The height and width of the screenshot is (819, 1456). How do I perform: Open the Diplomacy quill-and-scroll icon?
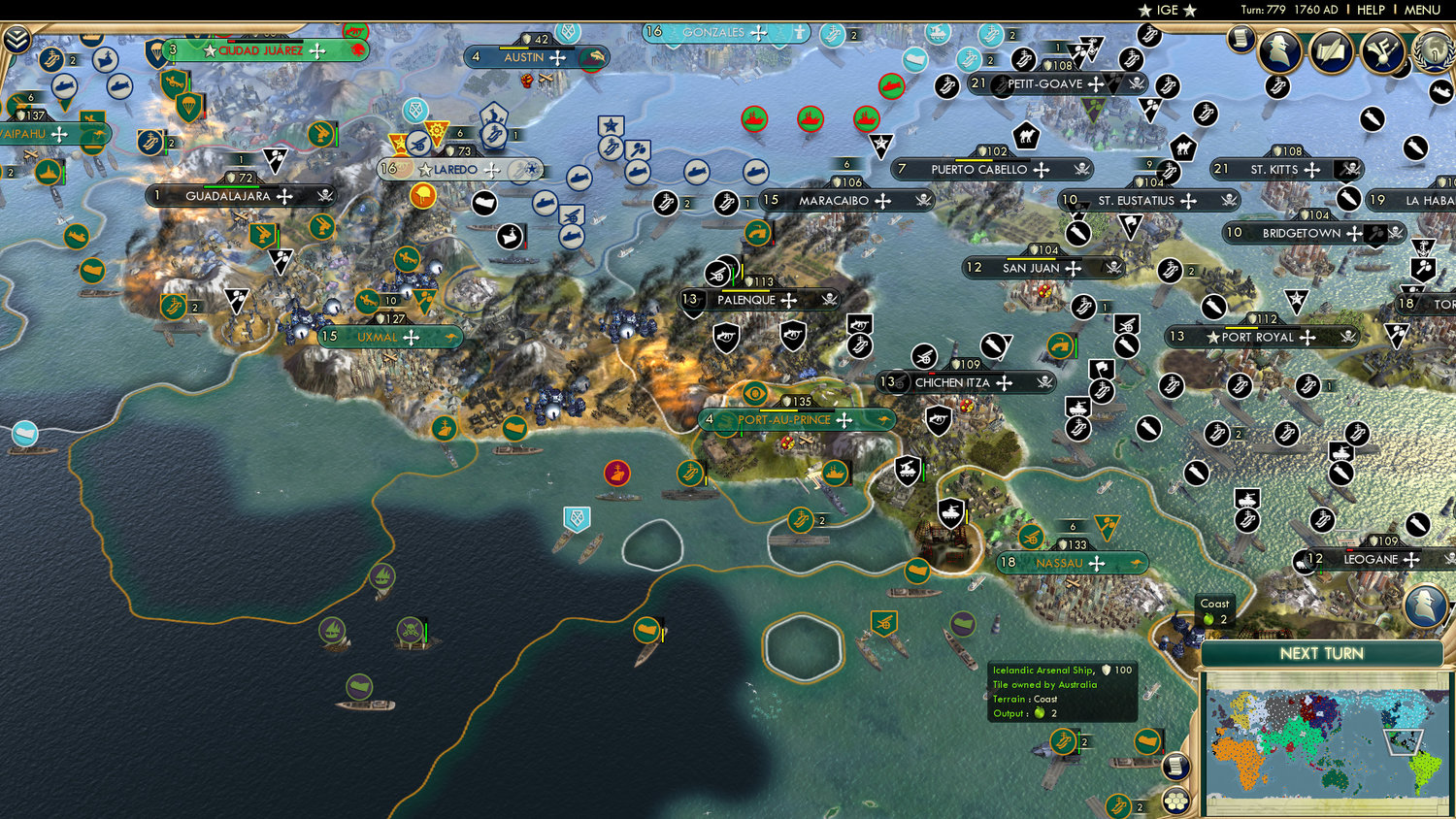pyautogui.click(x=1329, y=50)
